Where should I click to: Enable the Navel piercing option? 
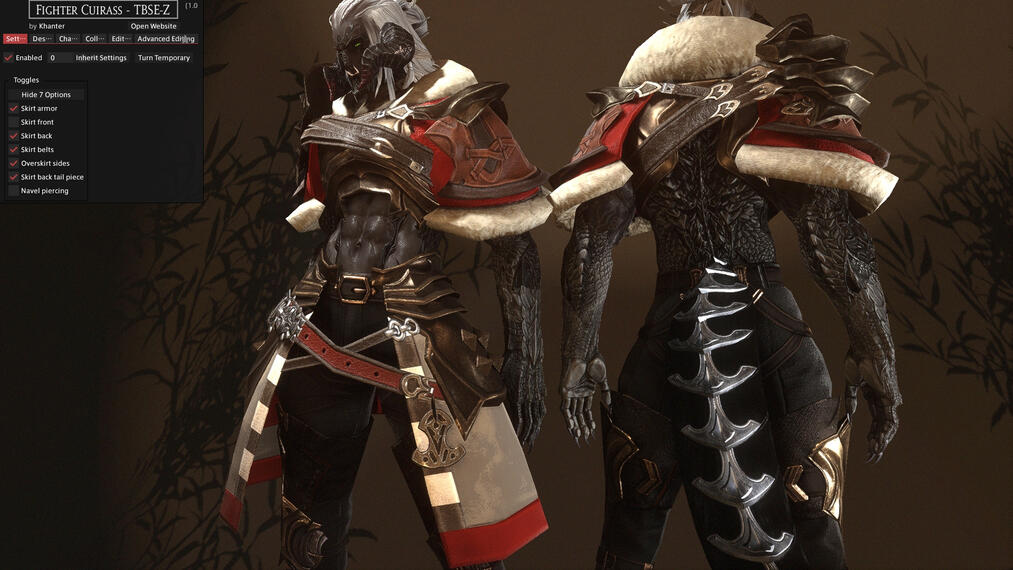pyautogui.click(x=14, y=191)
